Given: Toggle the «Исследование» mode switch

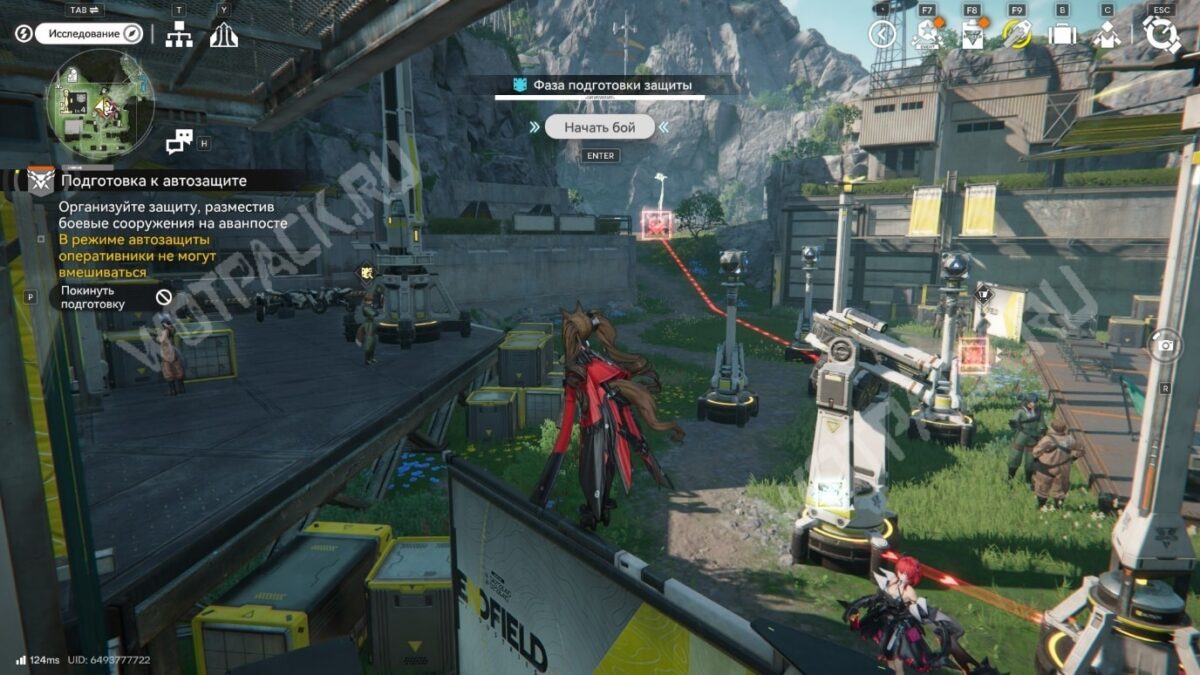Looking at the screenshot, I should (90, 34).
